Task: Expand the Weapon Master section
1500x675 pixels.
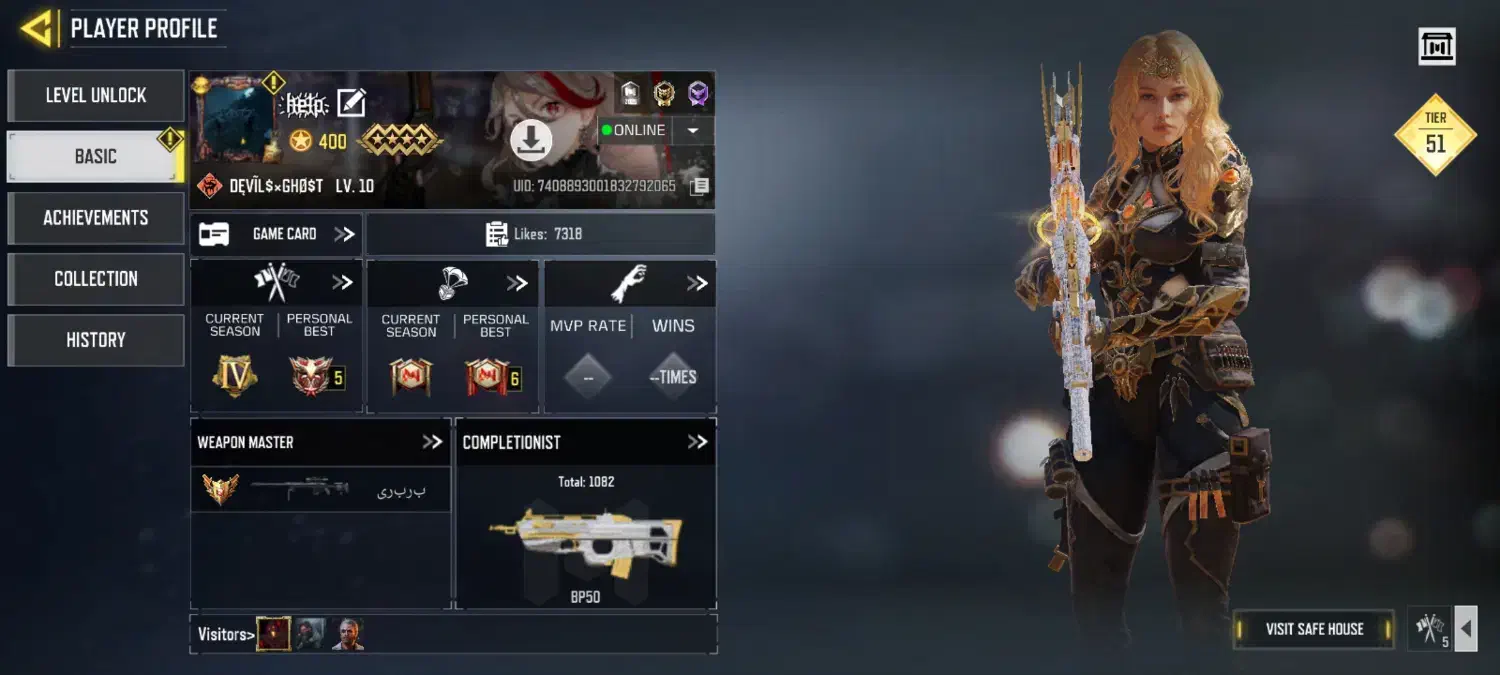Action: (x=431, y=442)
